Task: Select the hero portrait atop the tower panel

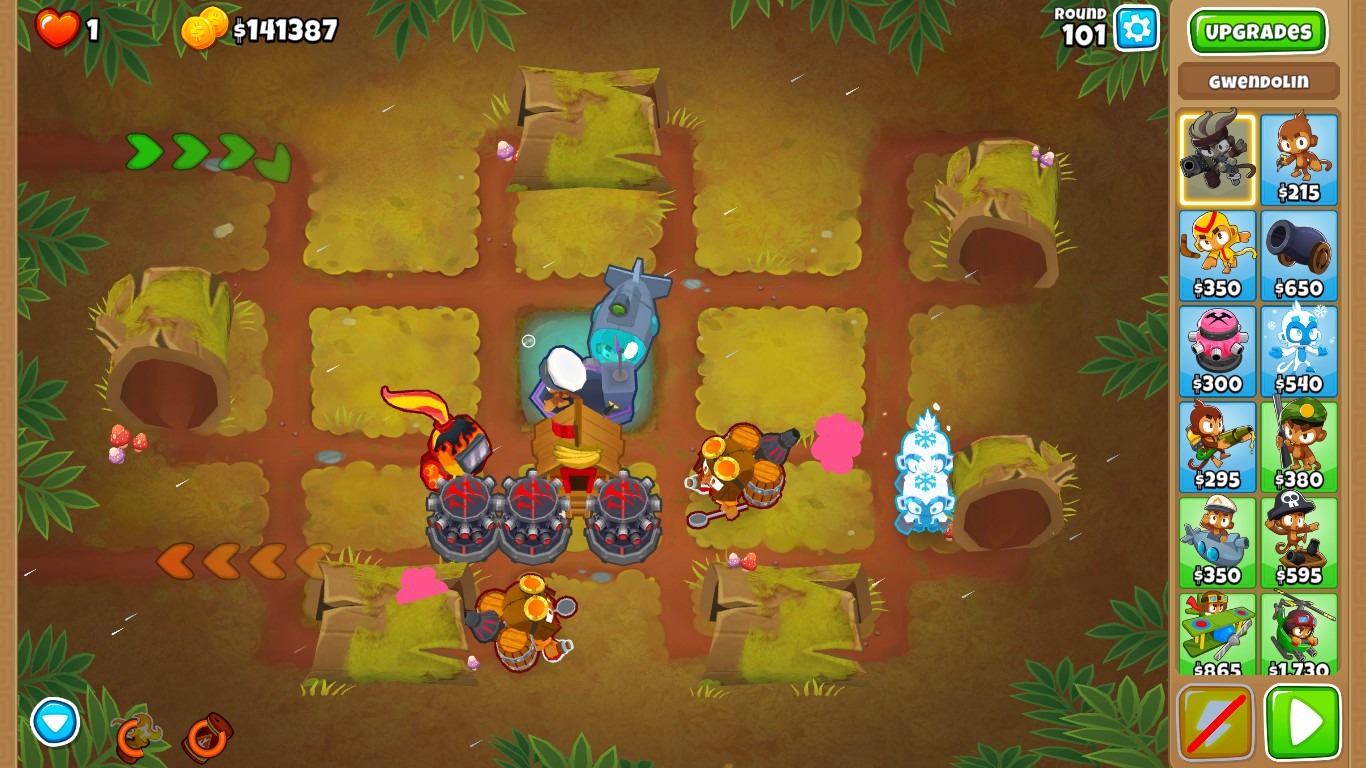Action: [x=1217, y=155]
